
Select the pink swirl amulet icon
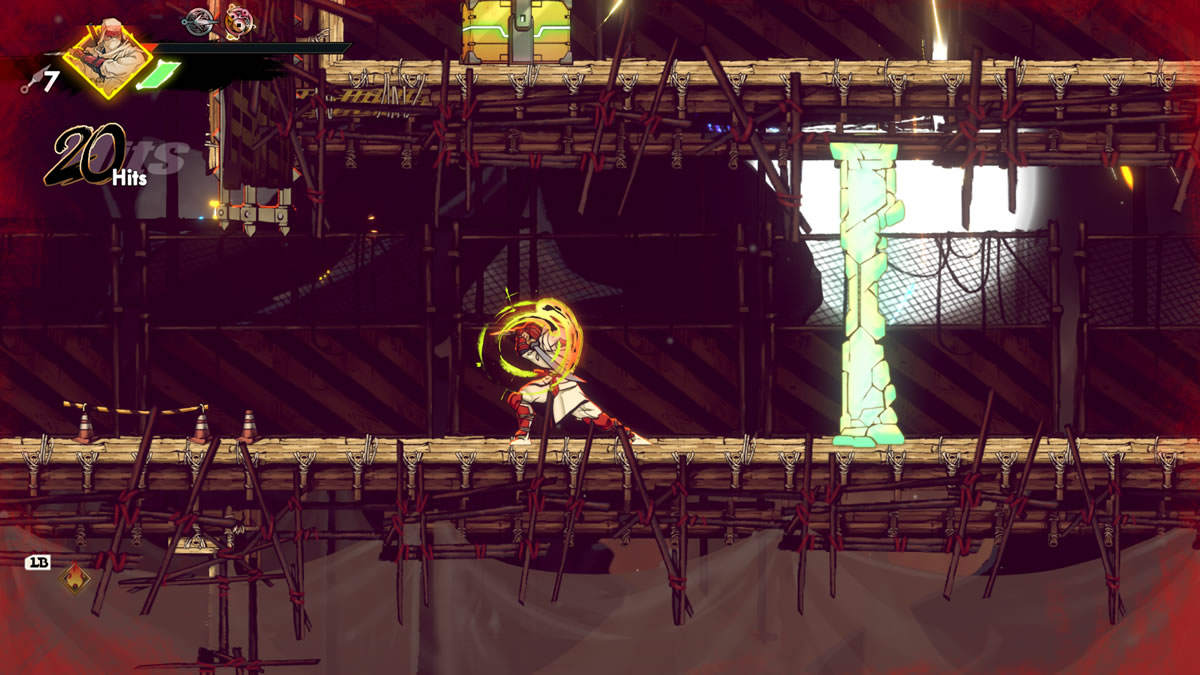[238, 20]
